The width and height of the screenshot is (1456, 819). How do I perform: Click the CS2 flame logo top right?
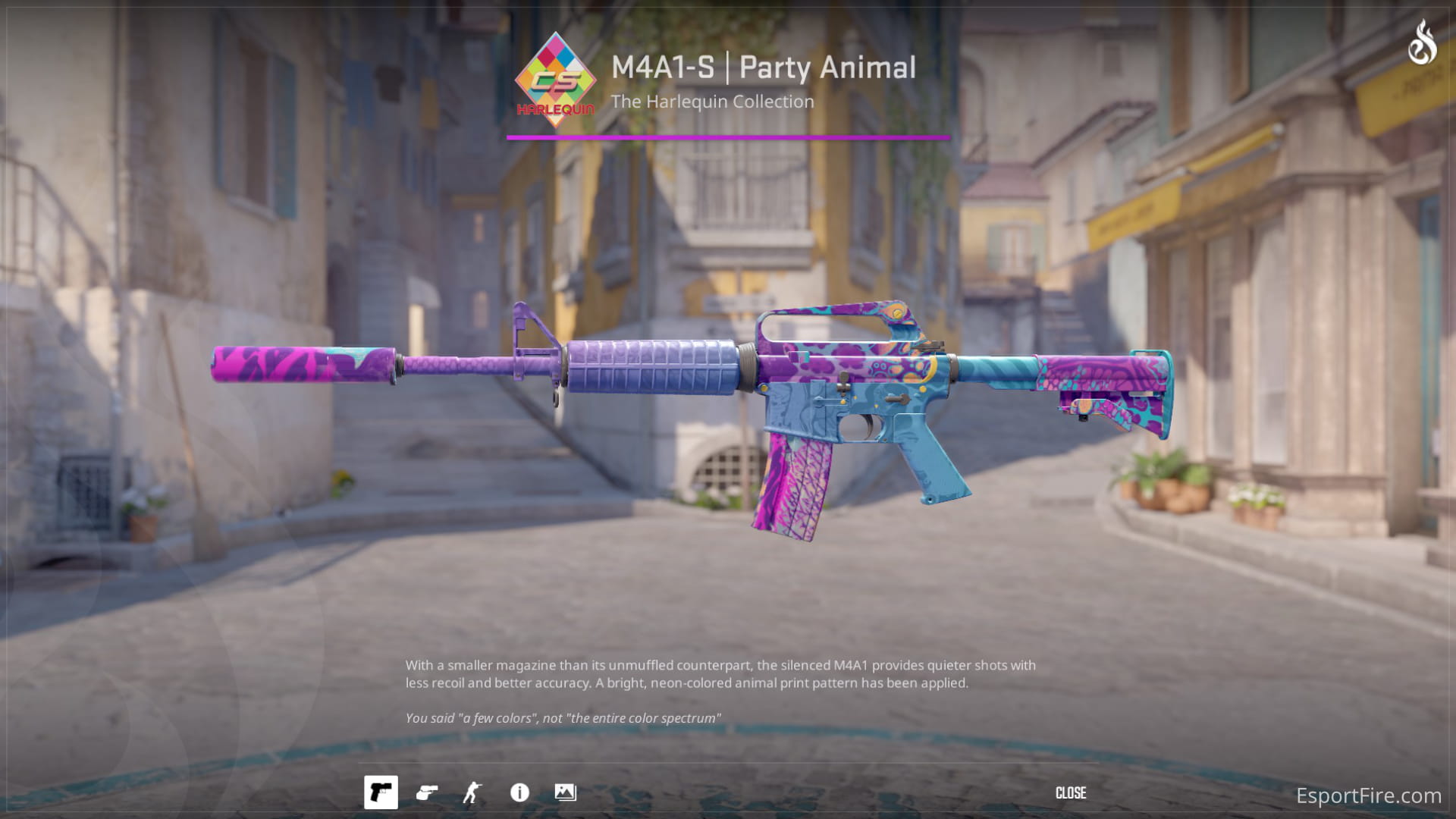click(1422, 42)
